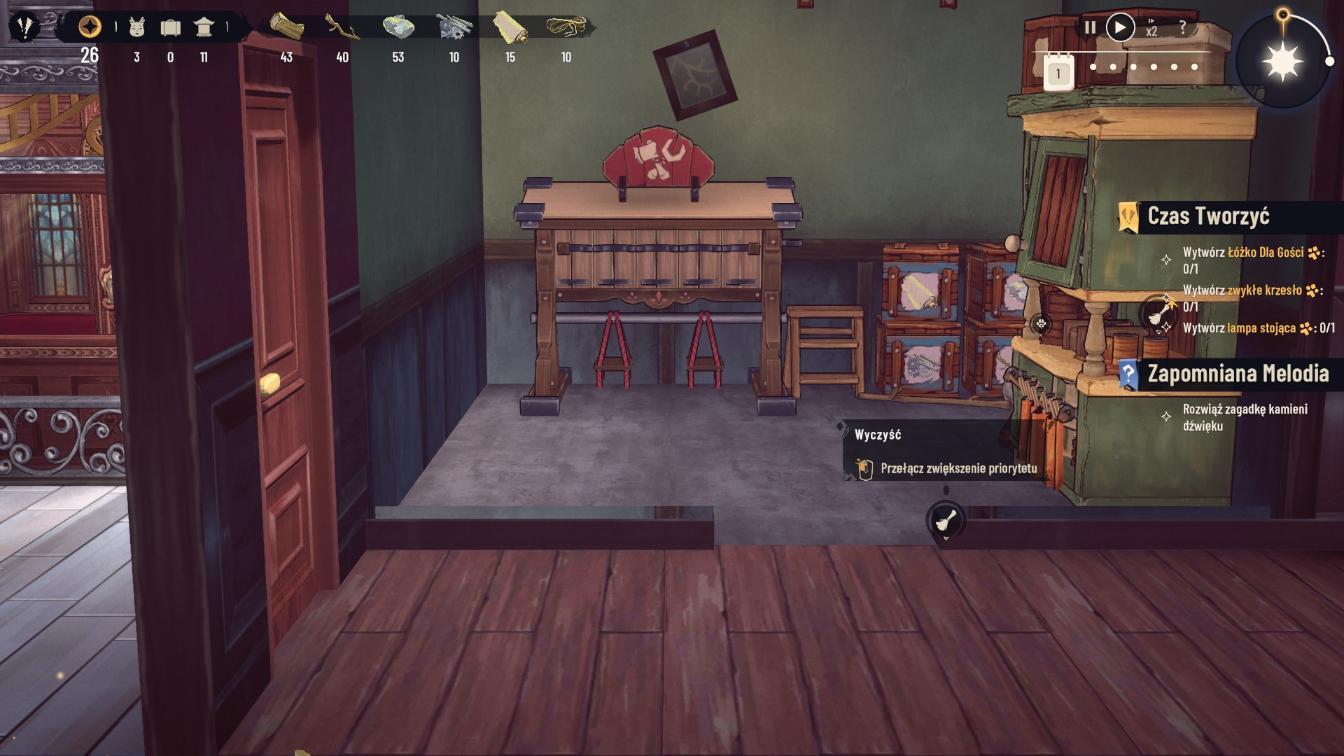Screen dimensions: 1344x756
Task: Click the rope coil resource icon
Action: tap(566, 27)
